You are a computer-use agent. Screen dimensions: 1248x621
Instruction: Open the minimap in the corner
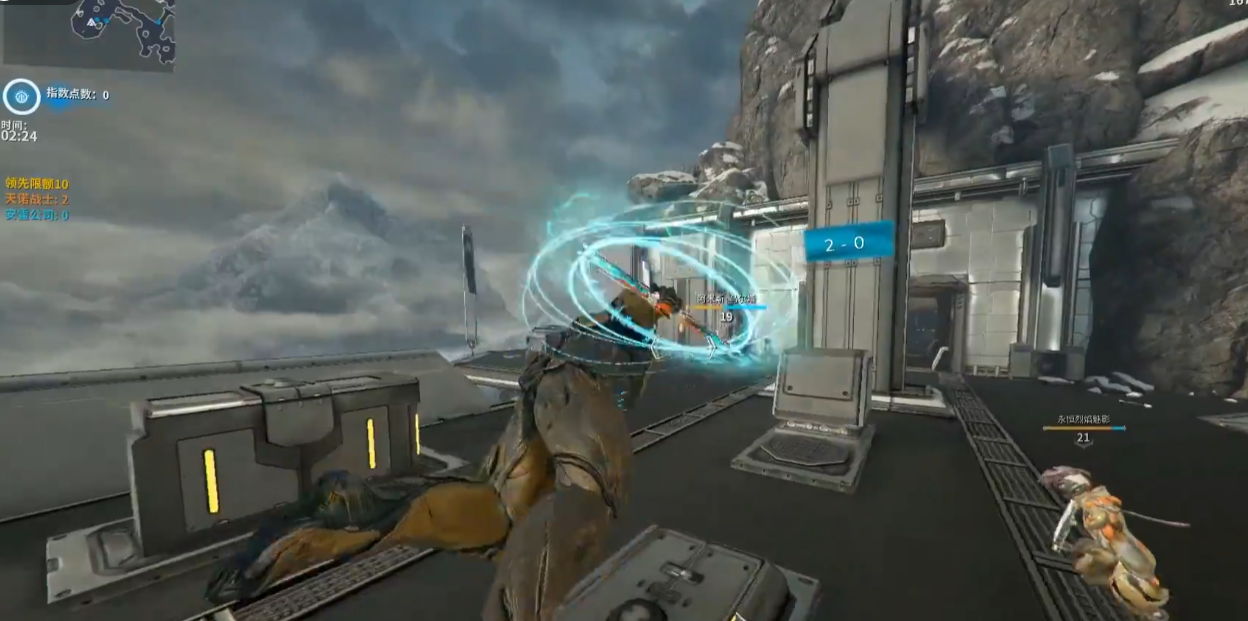(88, 32)
